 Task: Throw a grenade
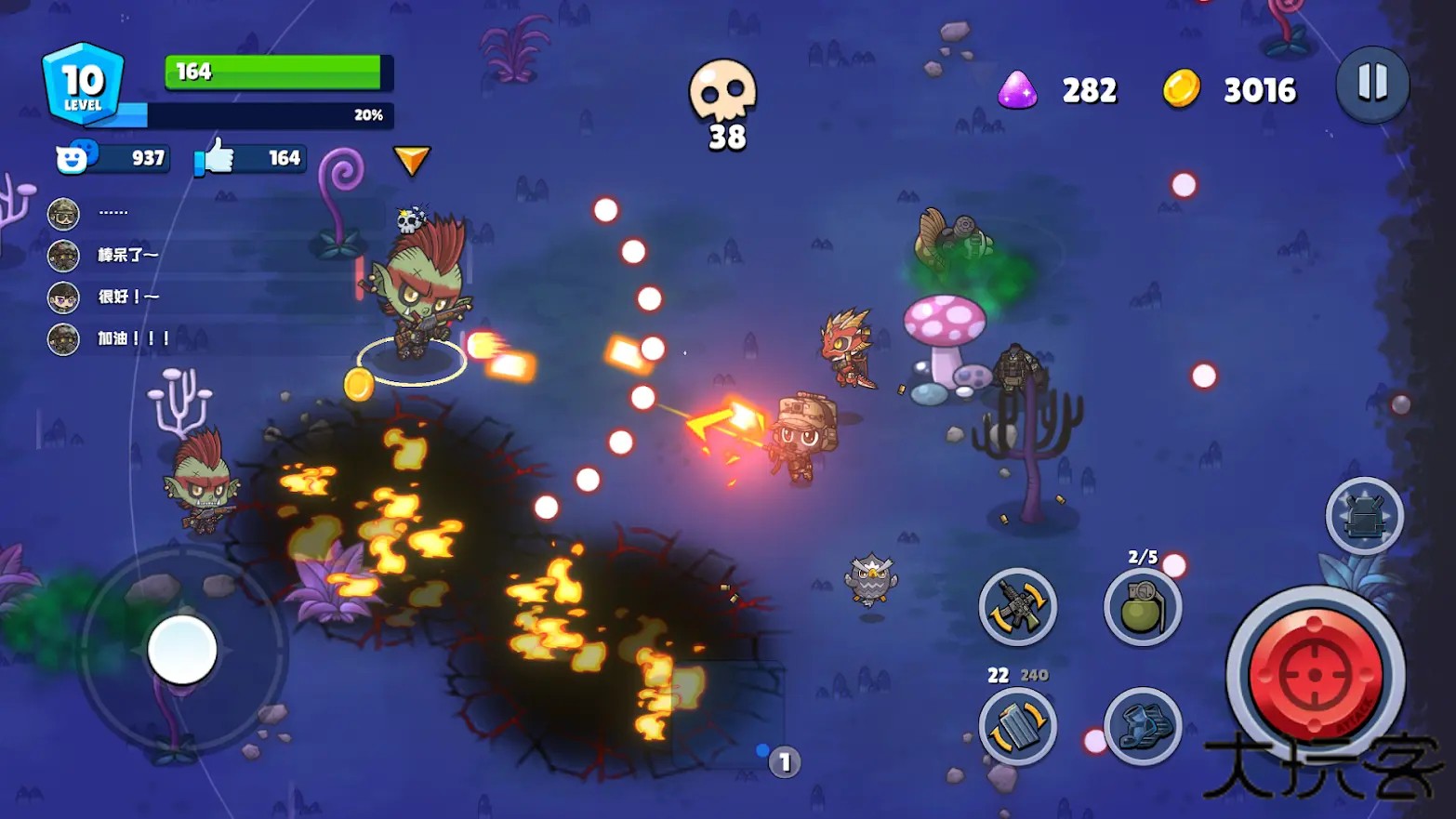coord(1143,608)
